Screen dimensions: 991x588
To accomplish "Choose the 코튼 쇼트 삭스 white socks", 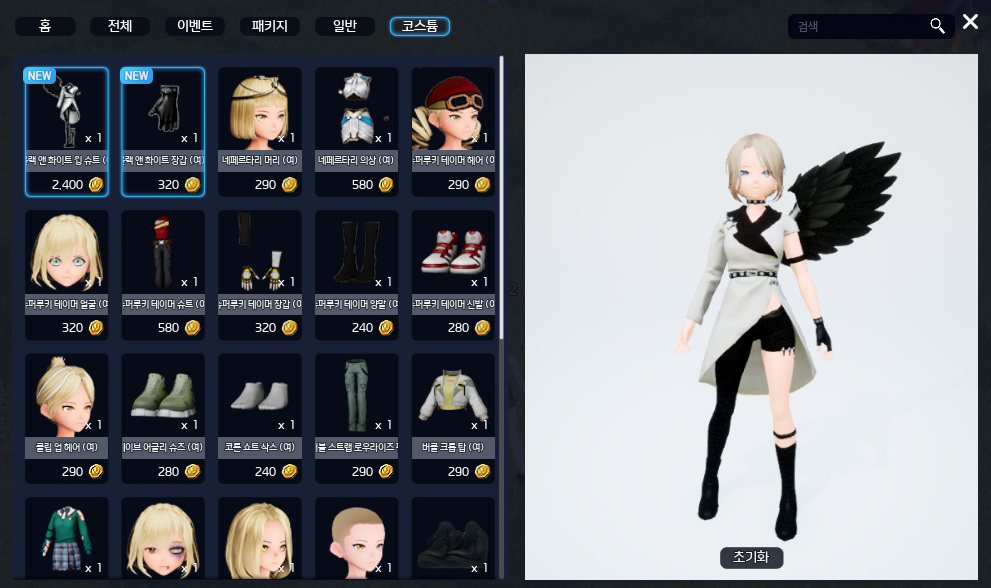I will (x=259, y=397).
